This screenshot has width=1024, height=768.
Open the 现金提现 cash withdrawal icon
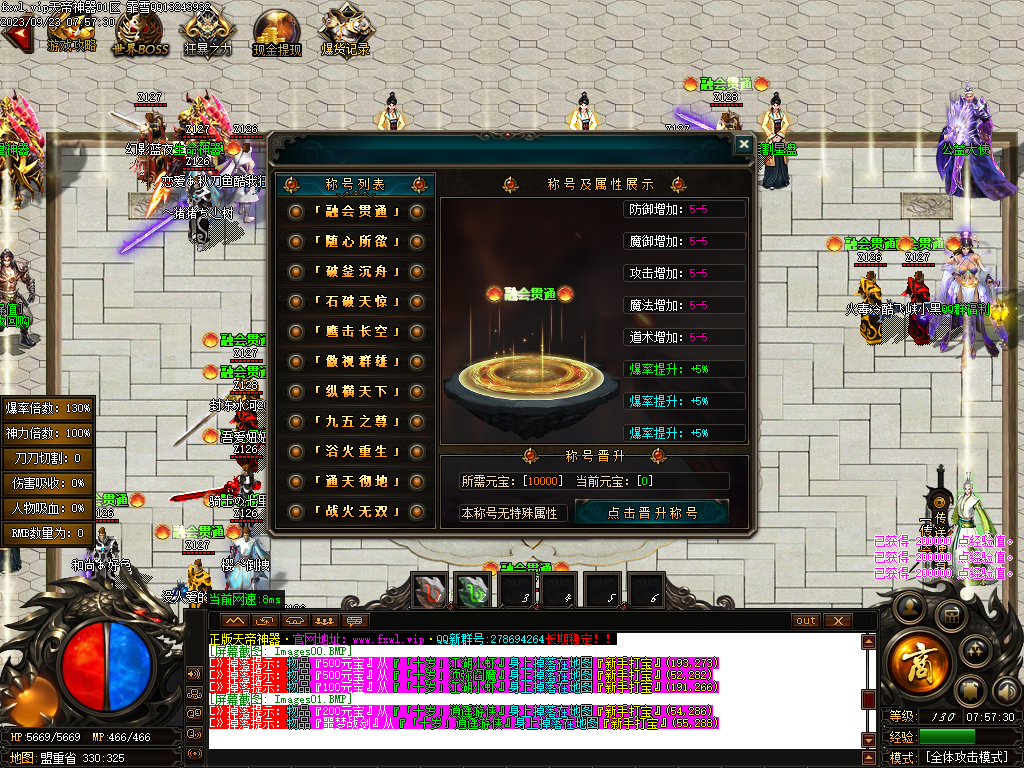click(277, 32)
